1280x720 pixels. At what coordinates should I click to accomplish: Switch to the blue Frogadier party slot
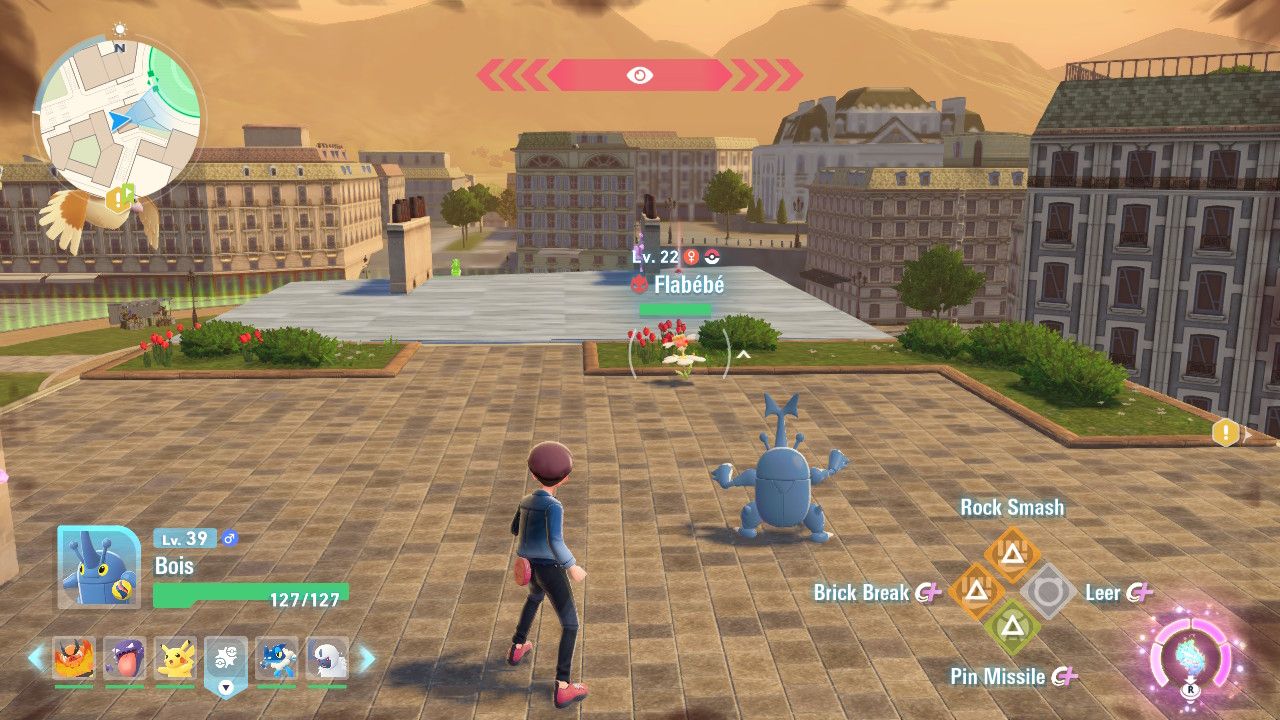coord(277,657)
